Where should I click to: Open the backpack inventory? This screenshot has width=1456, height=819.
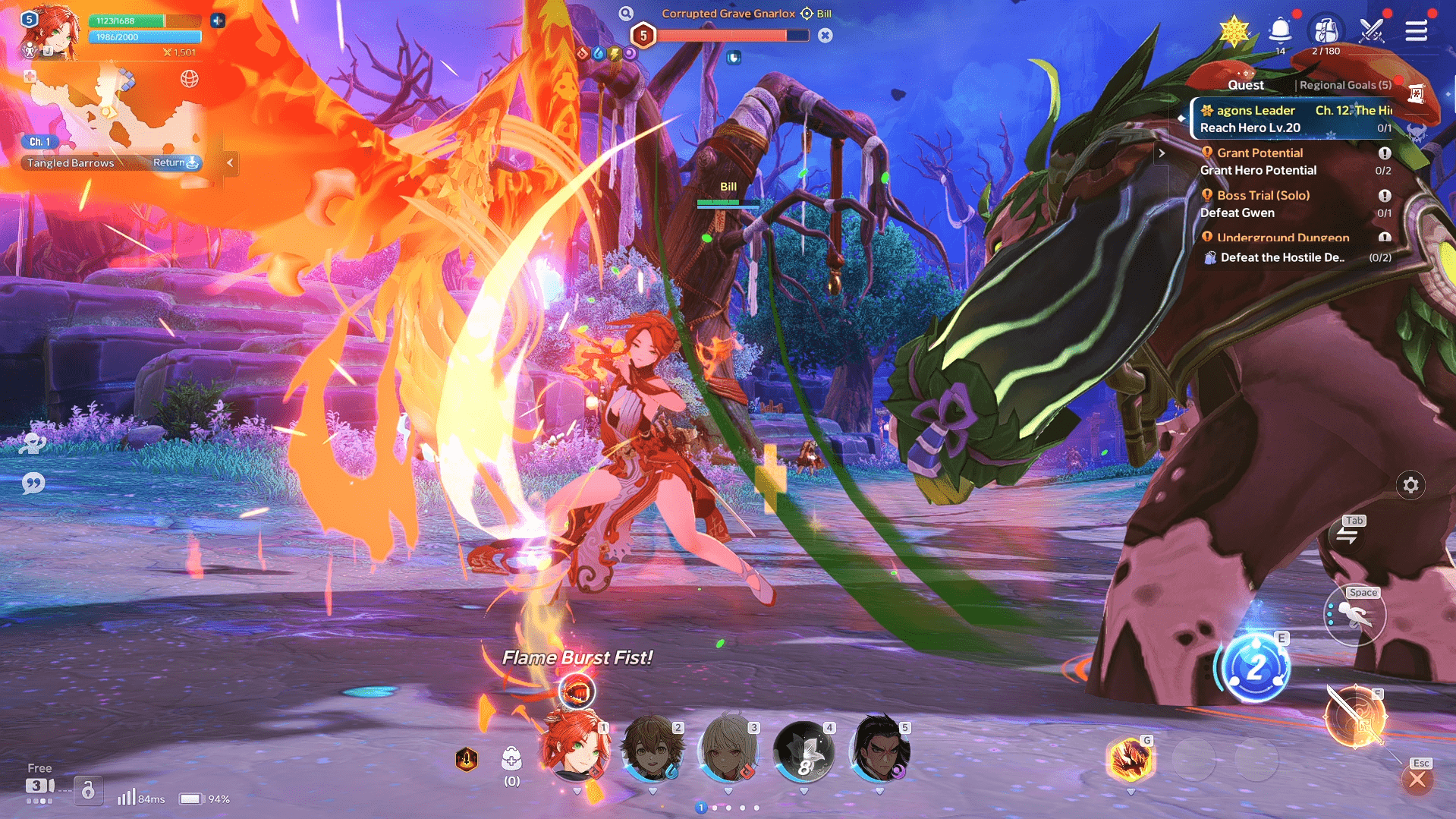point(1325,31)
